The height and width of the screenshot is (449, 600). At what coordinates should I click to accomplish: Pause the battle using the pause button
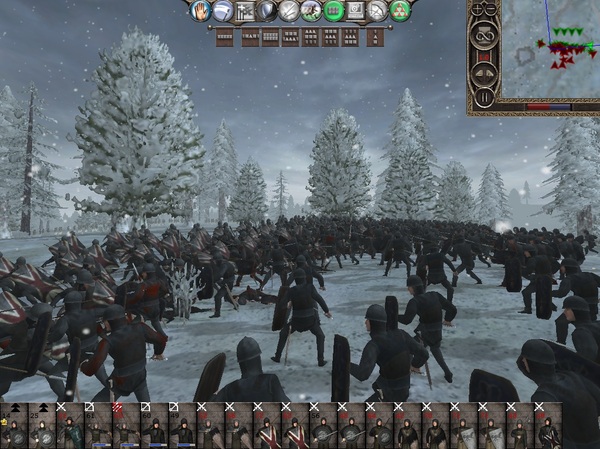[x=484, y=97]
